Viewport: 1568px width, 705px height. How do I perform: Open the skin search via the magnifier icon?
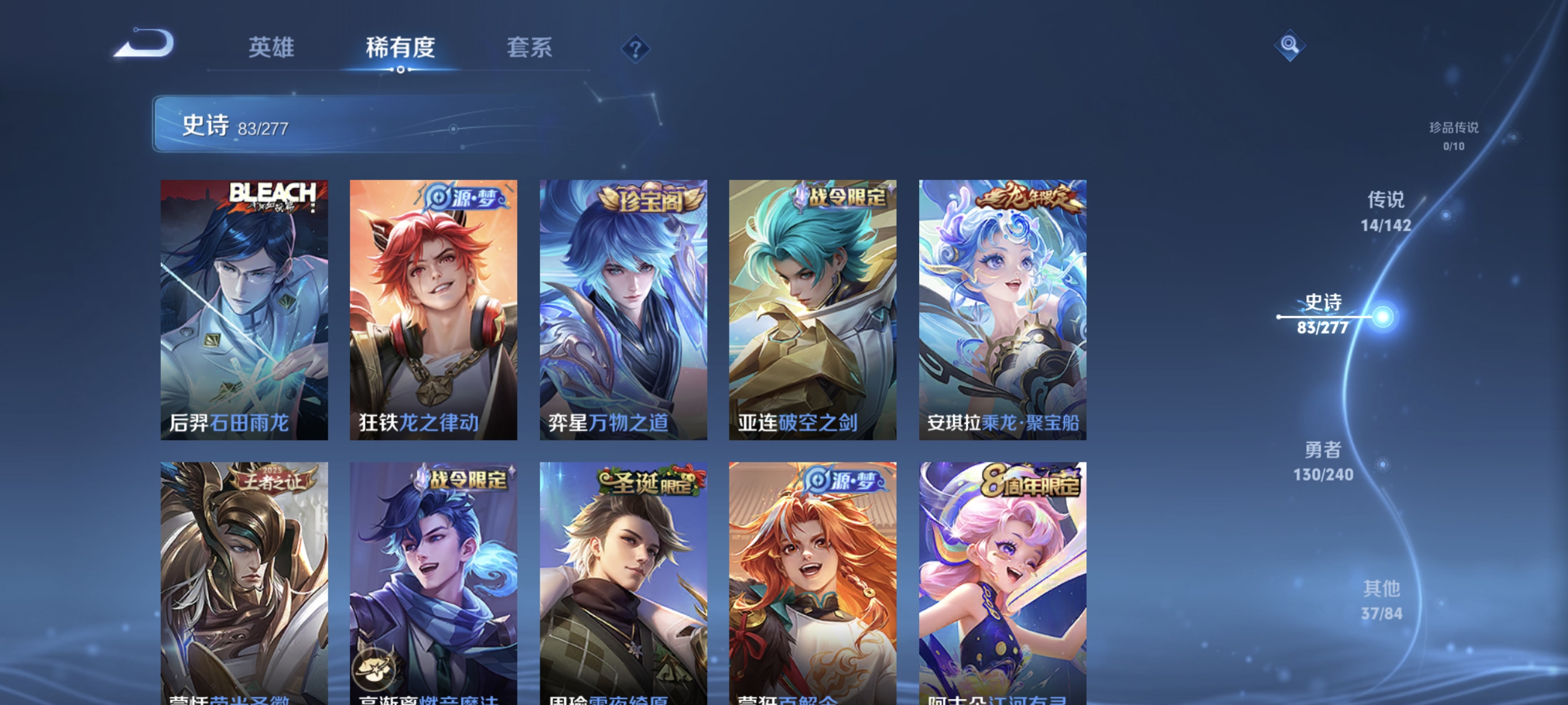click(x=1289, y=45)
